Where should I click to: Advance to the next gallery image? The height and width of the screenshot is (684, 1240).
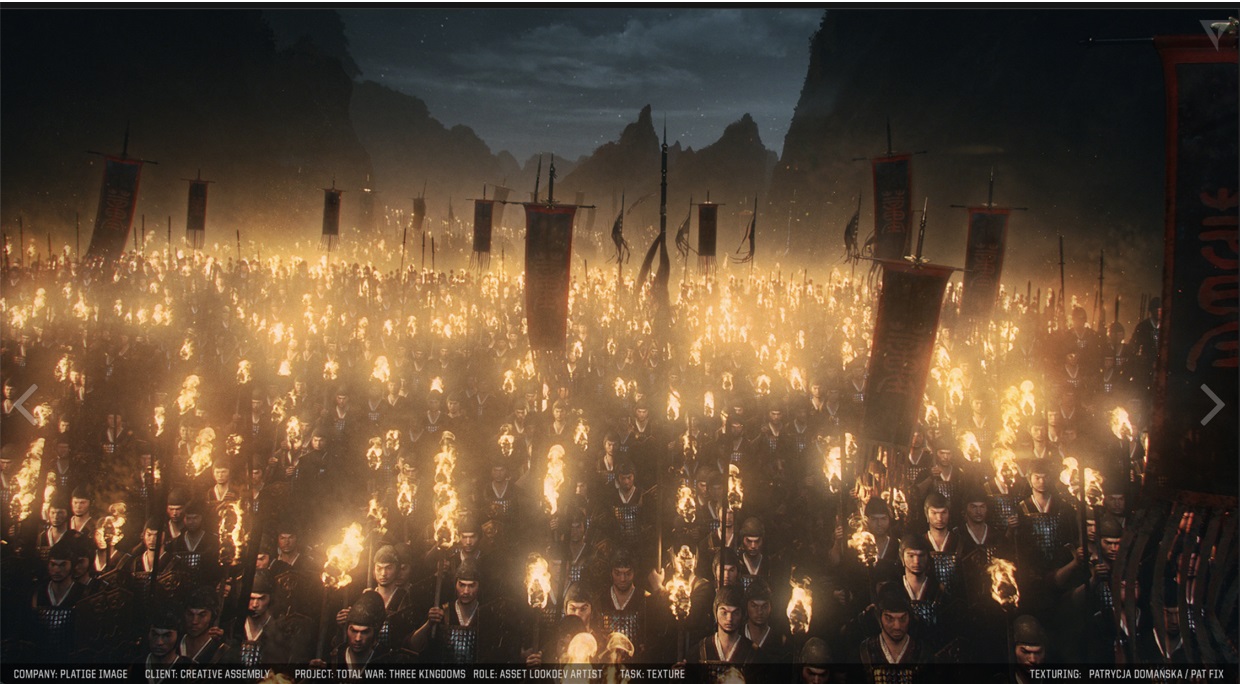pos(1212,404)
